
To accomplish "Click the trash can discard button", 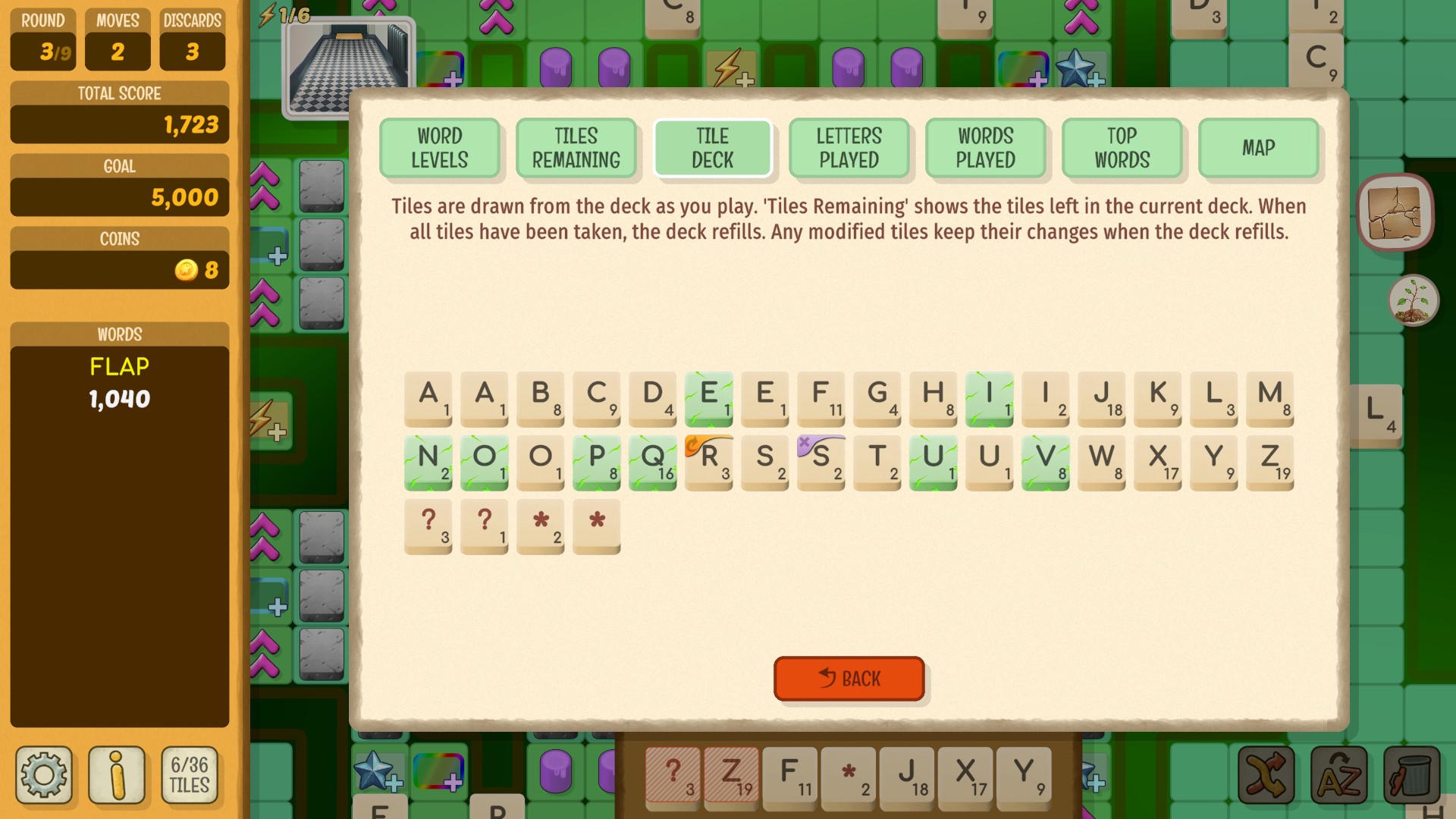I will click(1411, 775).
